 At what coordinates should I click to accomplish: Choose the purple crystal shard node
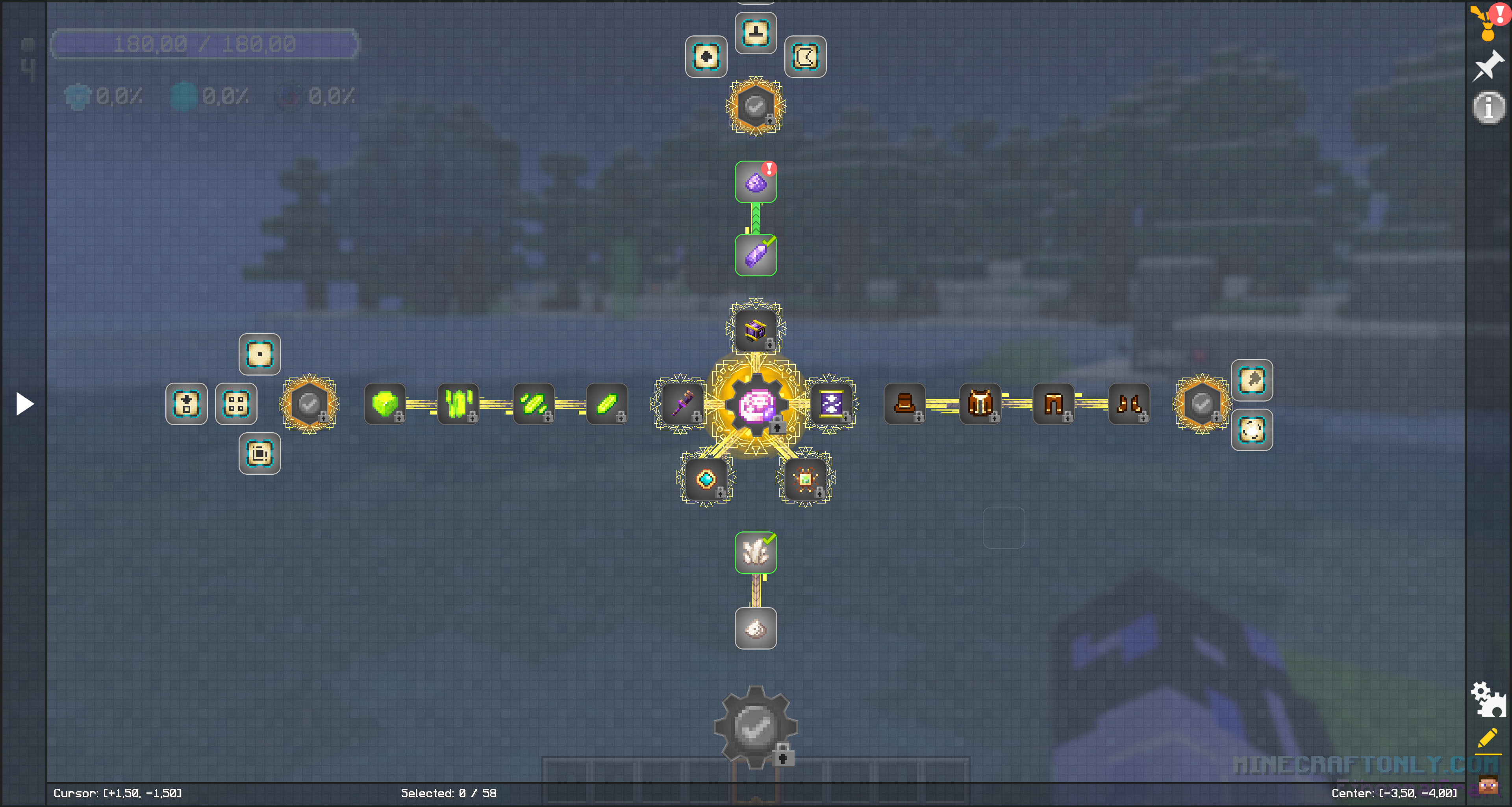756,255
